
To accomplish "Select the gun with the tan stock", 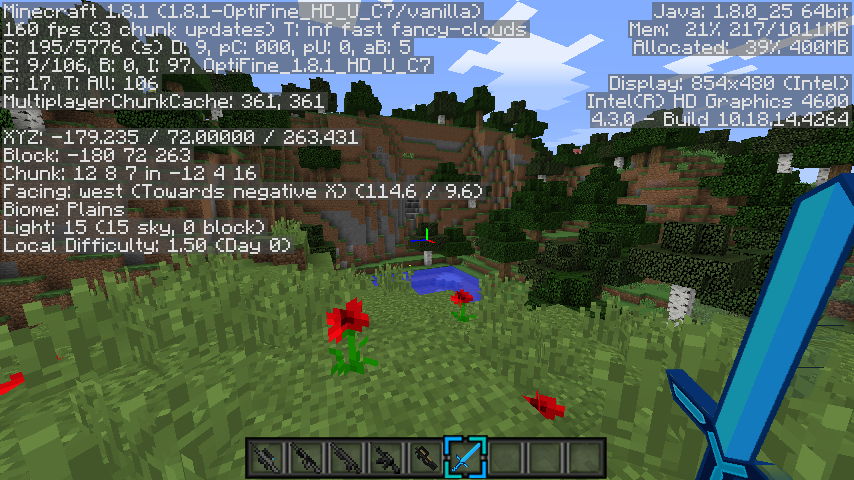I will [x=426, y=458].
